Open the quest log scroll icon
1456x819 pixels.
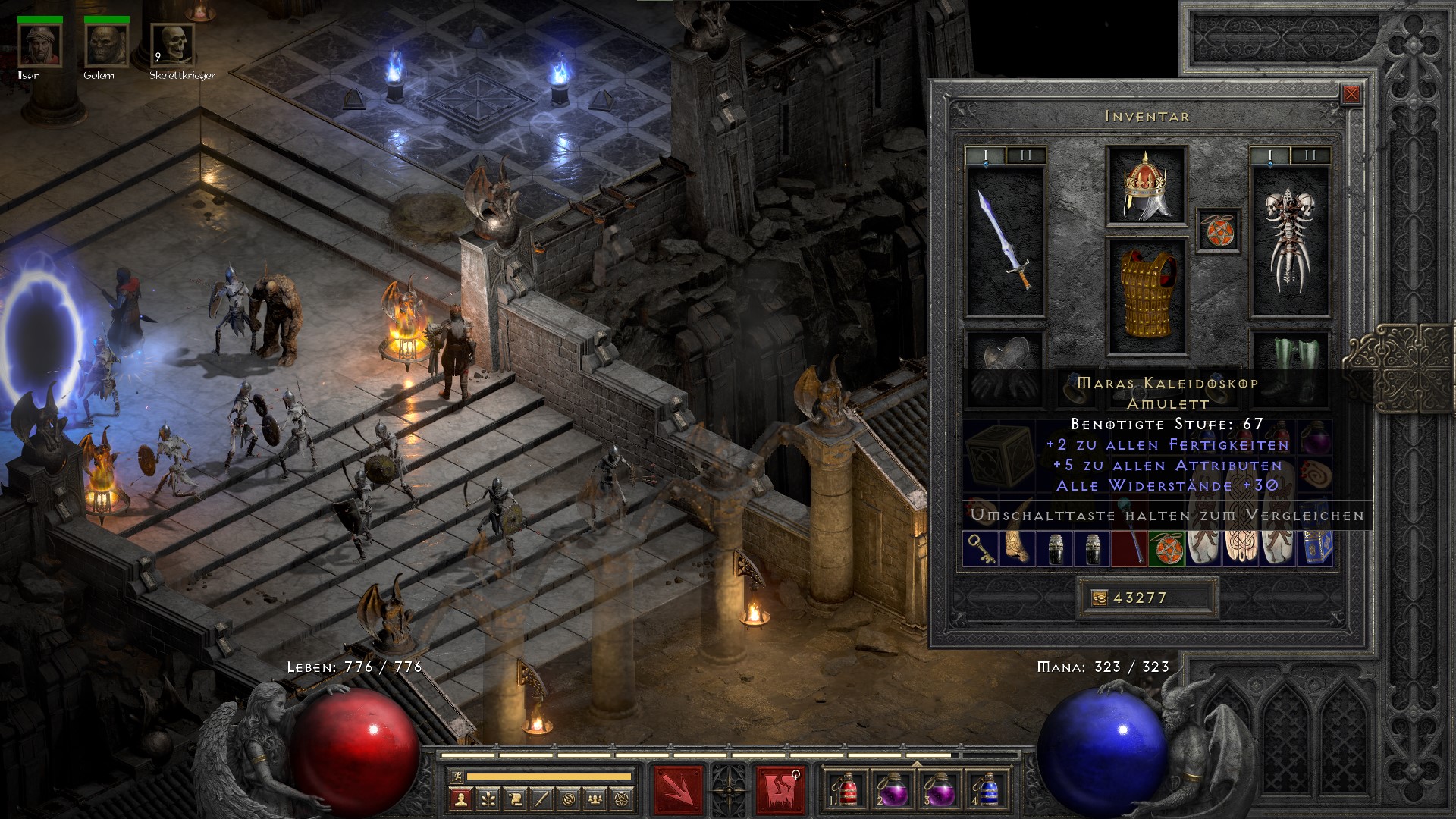point(514,800)
